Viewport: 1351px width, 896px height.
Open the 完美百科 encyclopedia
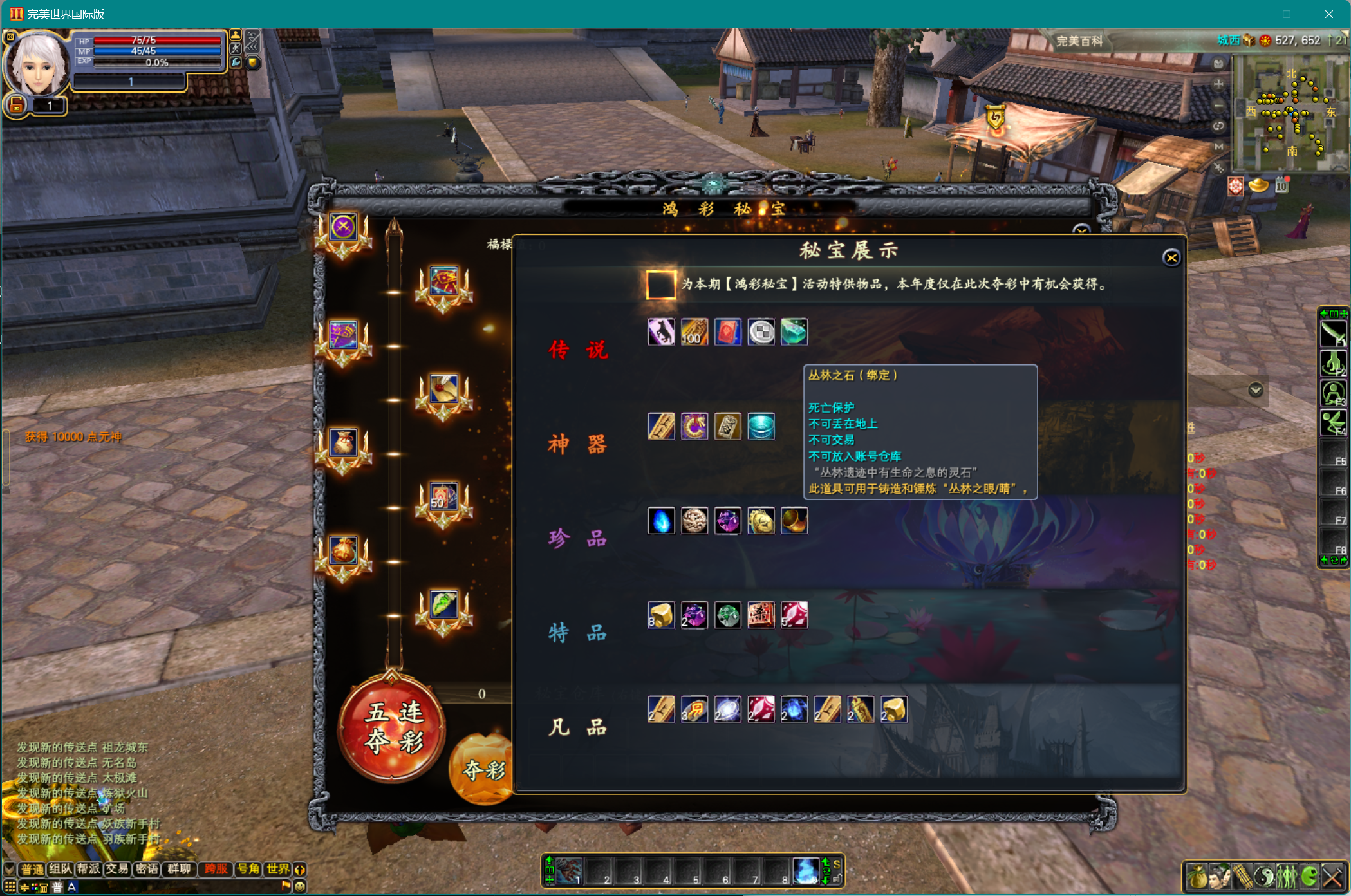(1079, 41)
